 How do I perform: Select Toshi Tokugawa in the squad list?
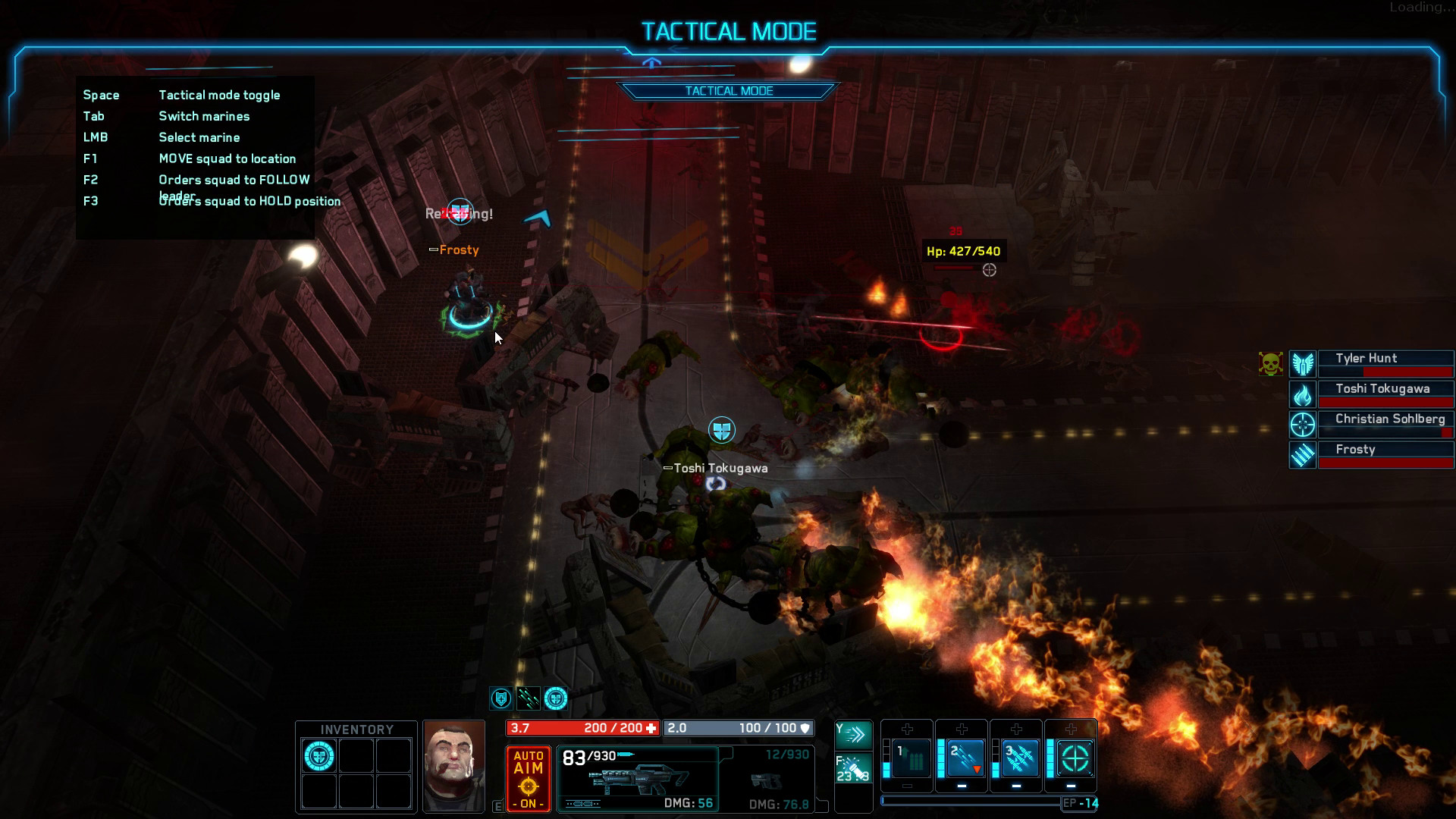pos(1385,394)
